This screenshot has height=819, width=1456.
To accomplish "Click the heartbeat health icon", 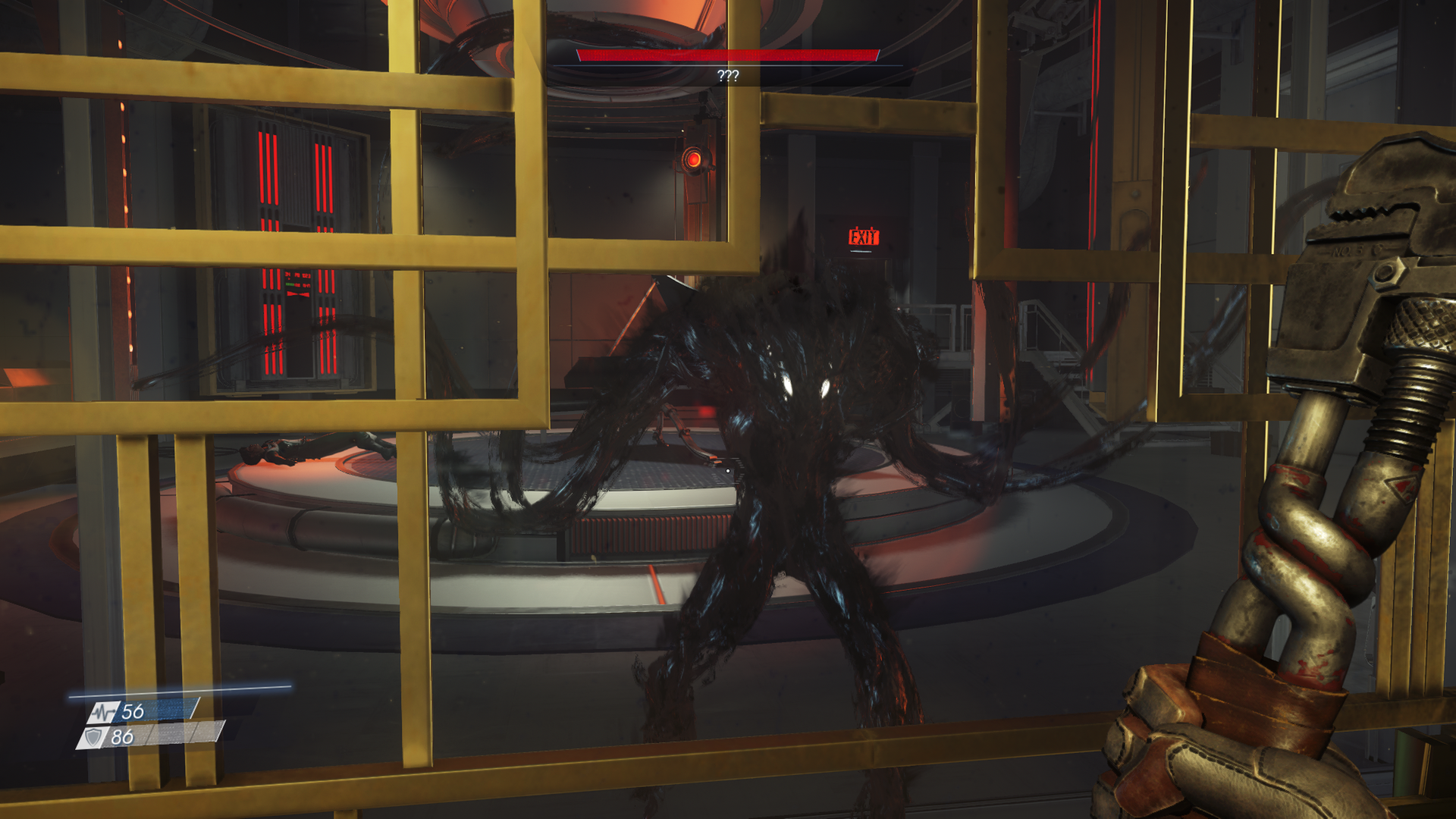I will [102, 711].
